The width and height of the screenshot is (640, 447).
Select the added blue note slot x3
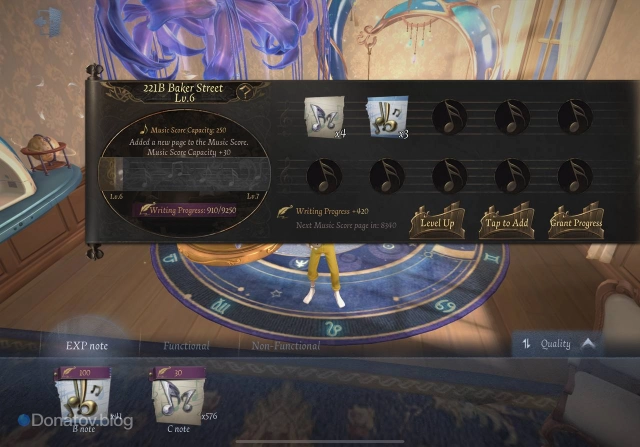[x=384, y=118]
